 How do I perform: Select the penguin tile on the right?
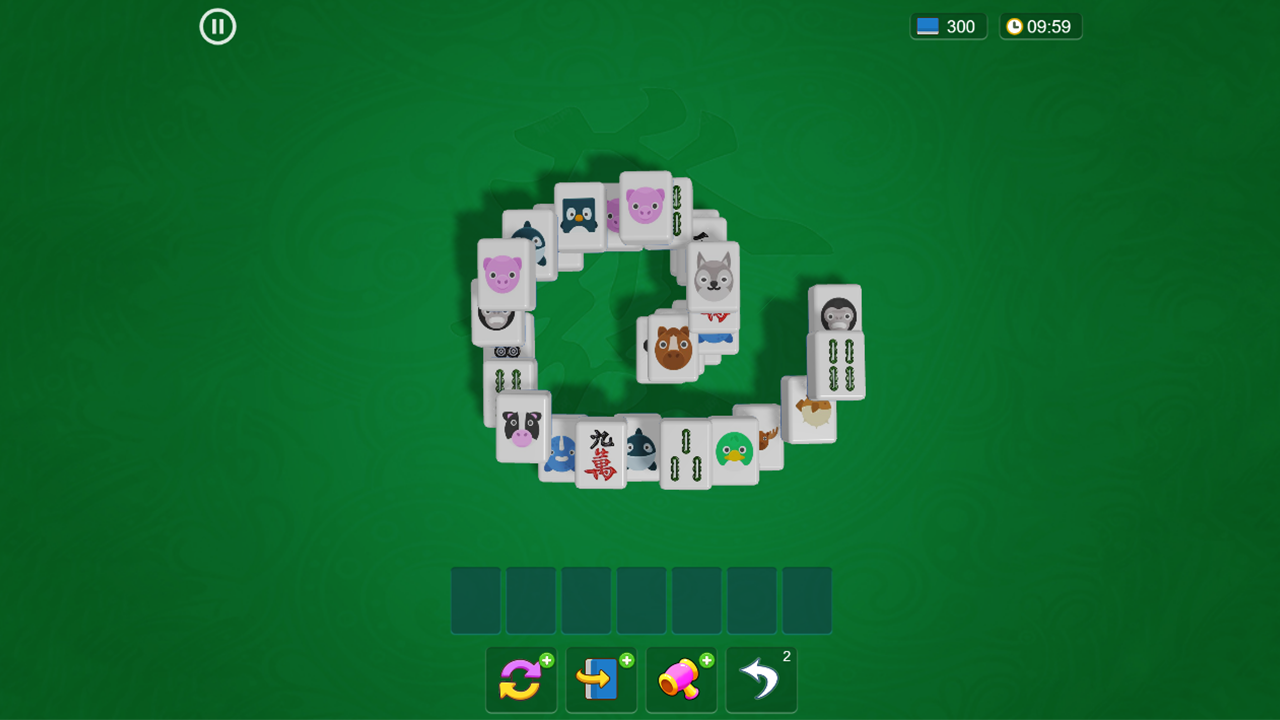pos(838,313)
